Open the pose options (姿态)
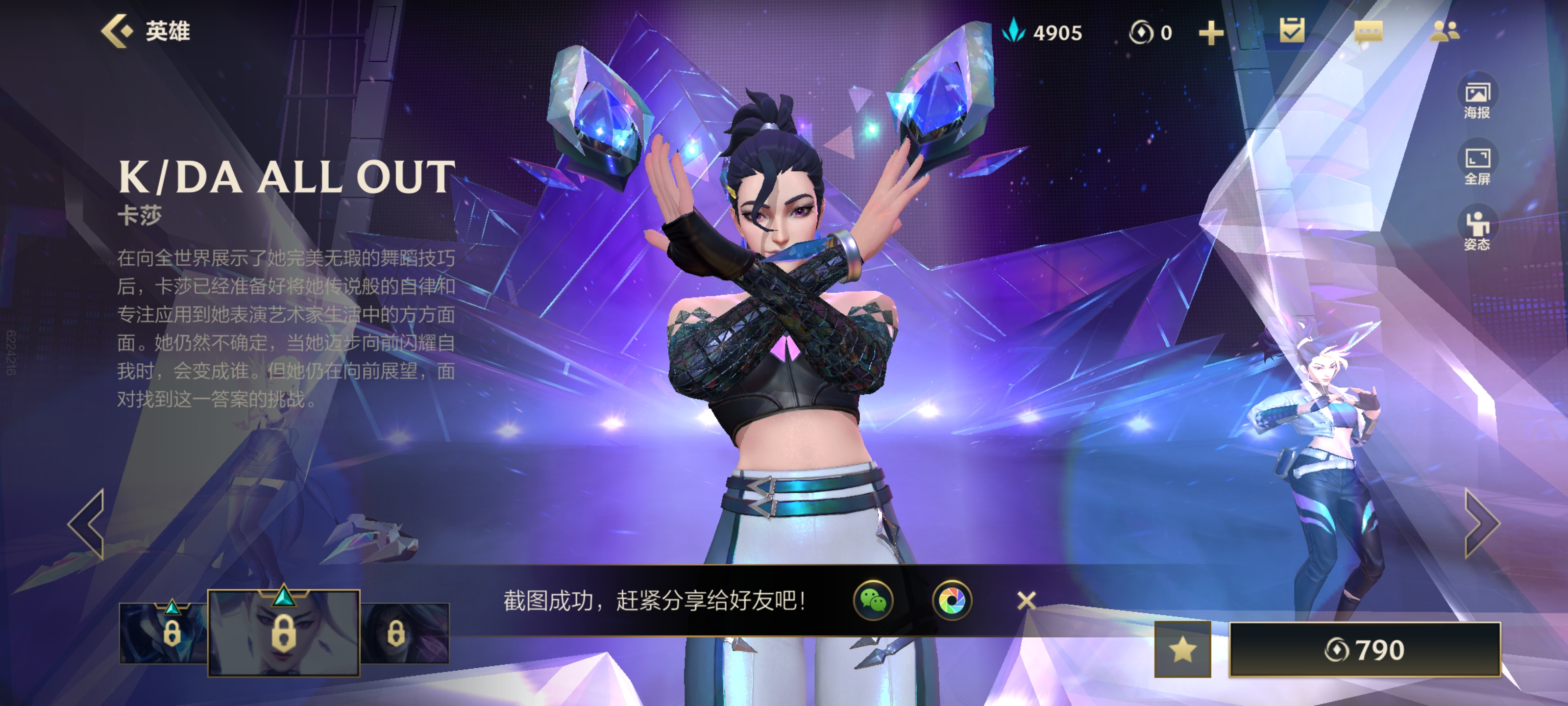Screen dimensions: 1568x706 pyautogui.click(x=1477, y=231)
